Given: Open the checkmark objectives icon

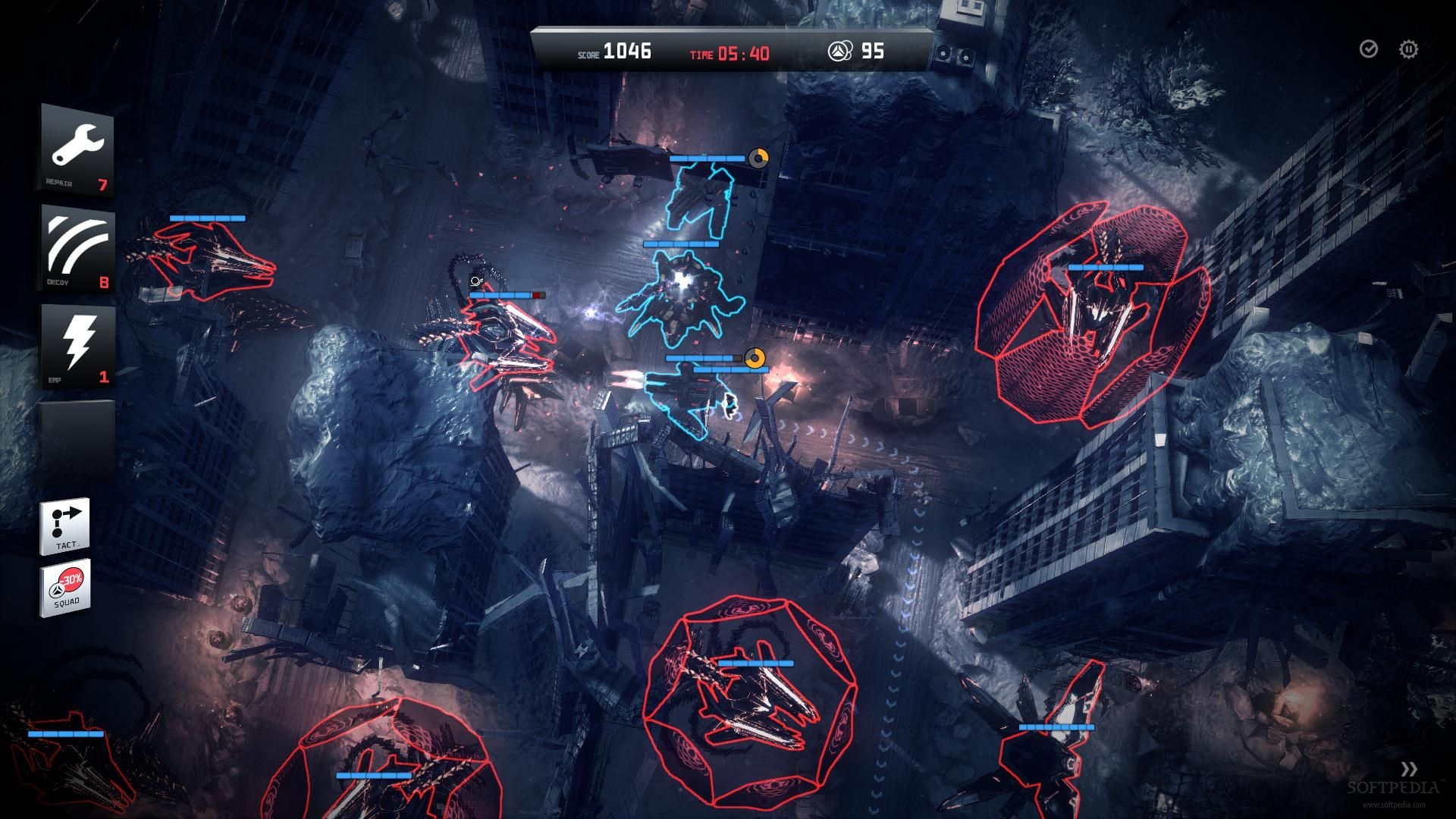Looking at the screenshot, I should [1368, 49].
